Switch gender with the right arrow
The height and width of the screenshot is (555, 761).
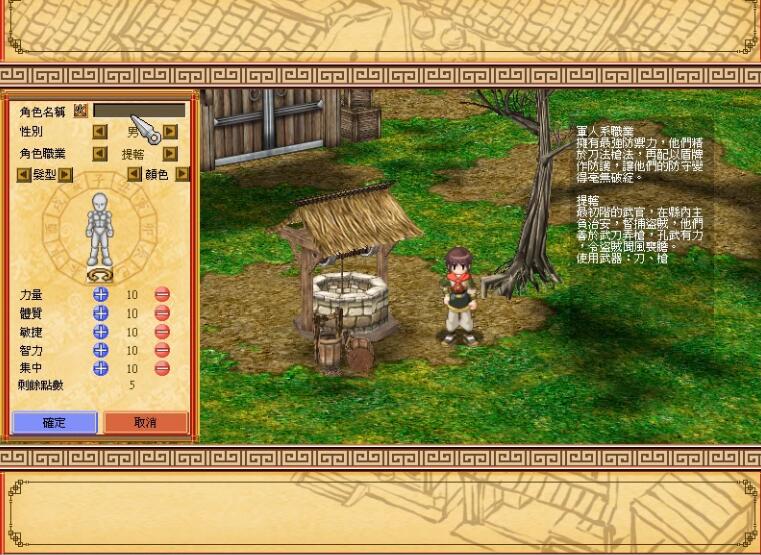[170, 131]
